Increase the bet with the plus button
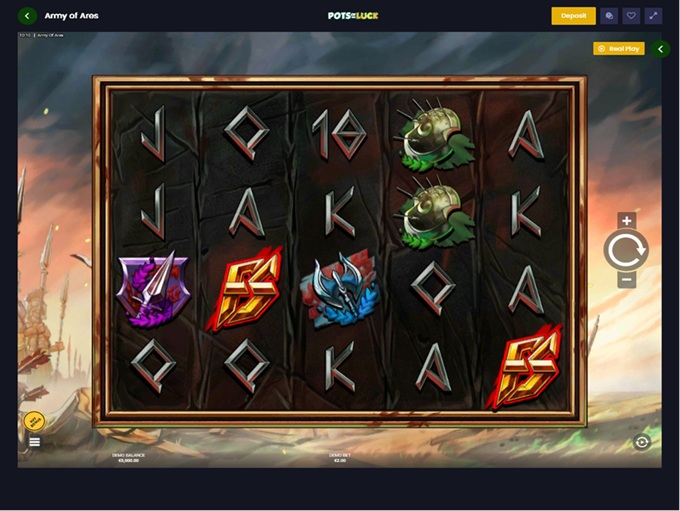The width and height of the screenshot is (680, 511). [x=626, y=221]
